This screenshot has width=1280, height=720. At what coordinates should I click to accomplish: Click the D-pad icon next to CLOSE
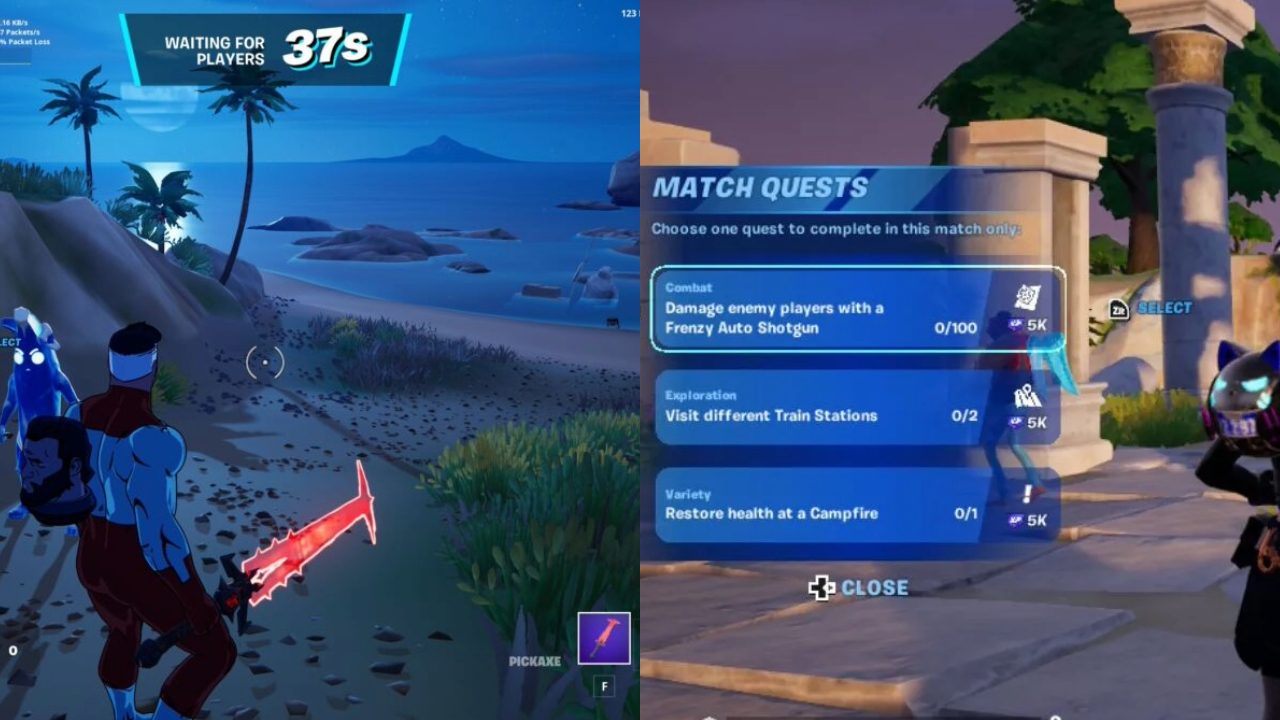[x=822, y=588]
